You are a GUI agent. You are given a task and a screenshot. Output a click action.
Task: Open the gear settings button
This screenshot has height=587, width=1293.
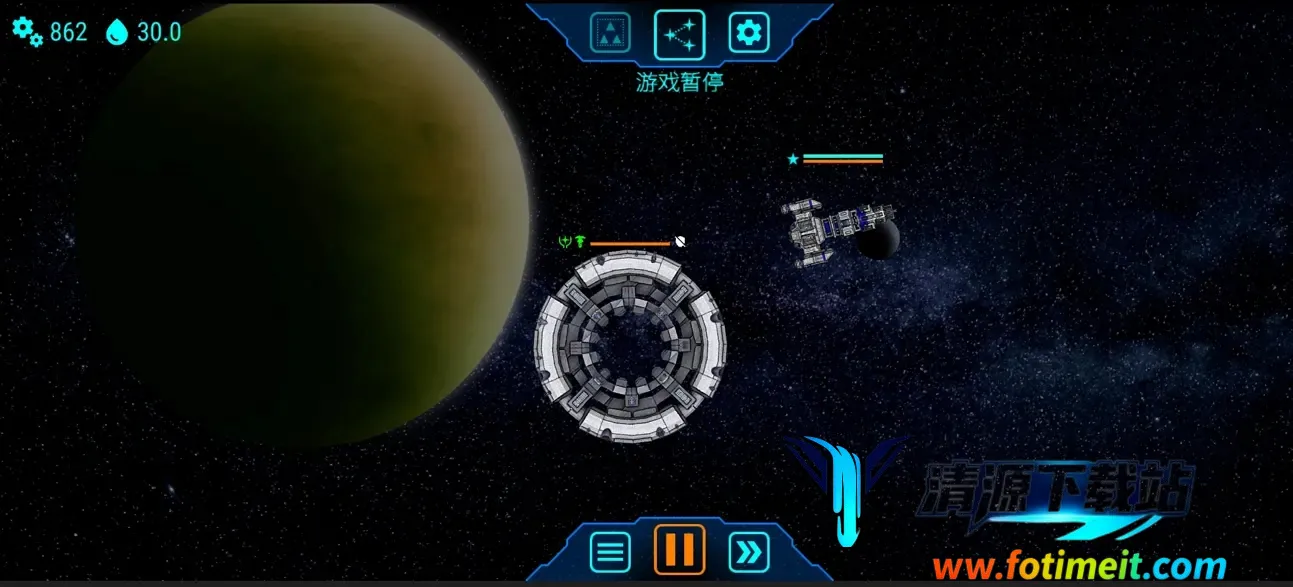click(747, 34)
